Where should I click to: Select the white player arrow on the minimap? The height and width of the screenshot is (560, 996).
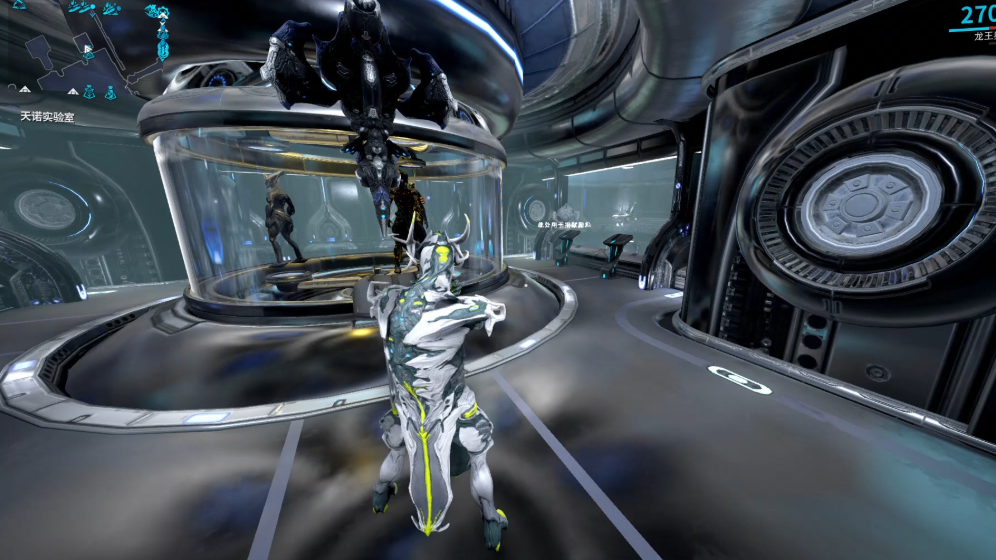point(88,48)
